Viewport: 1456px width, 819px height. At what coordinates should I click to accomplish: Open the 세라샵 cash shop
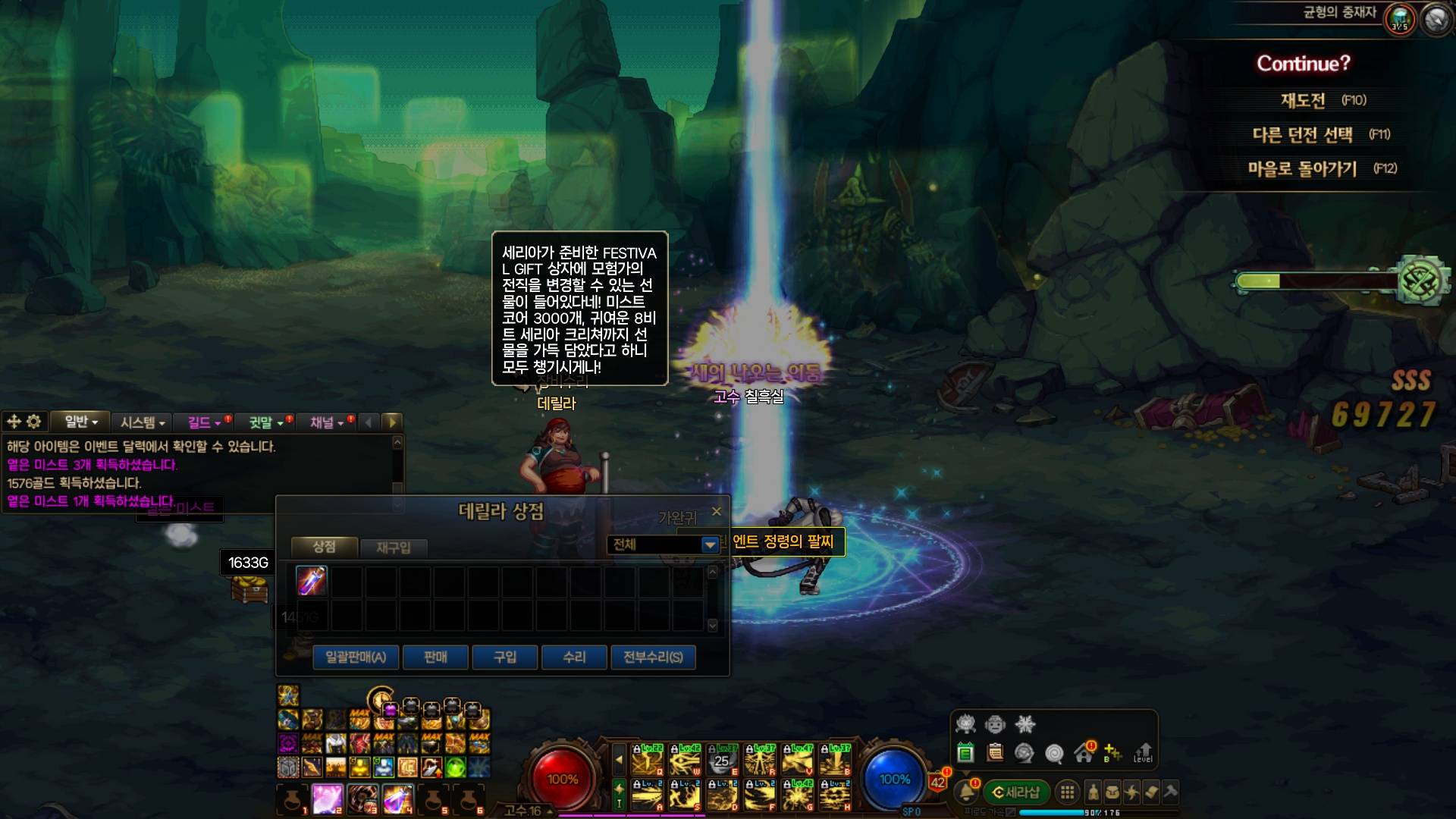point(1015,792)
